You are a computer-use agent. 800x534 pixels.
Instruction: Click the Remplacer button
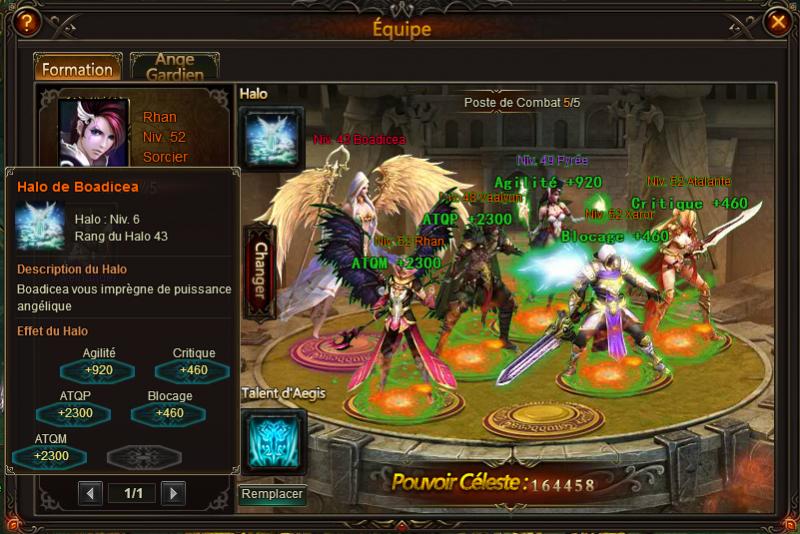[272, 494]
